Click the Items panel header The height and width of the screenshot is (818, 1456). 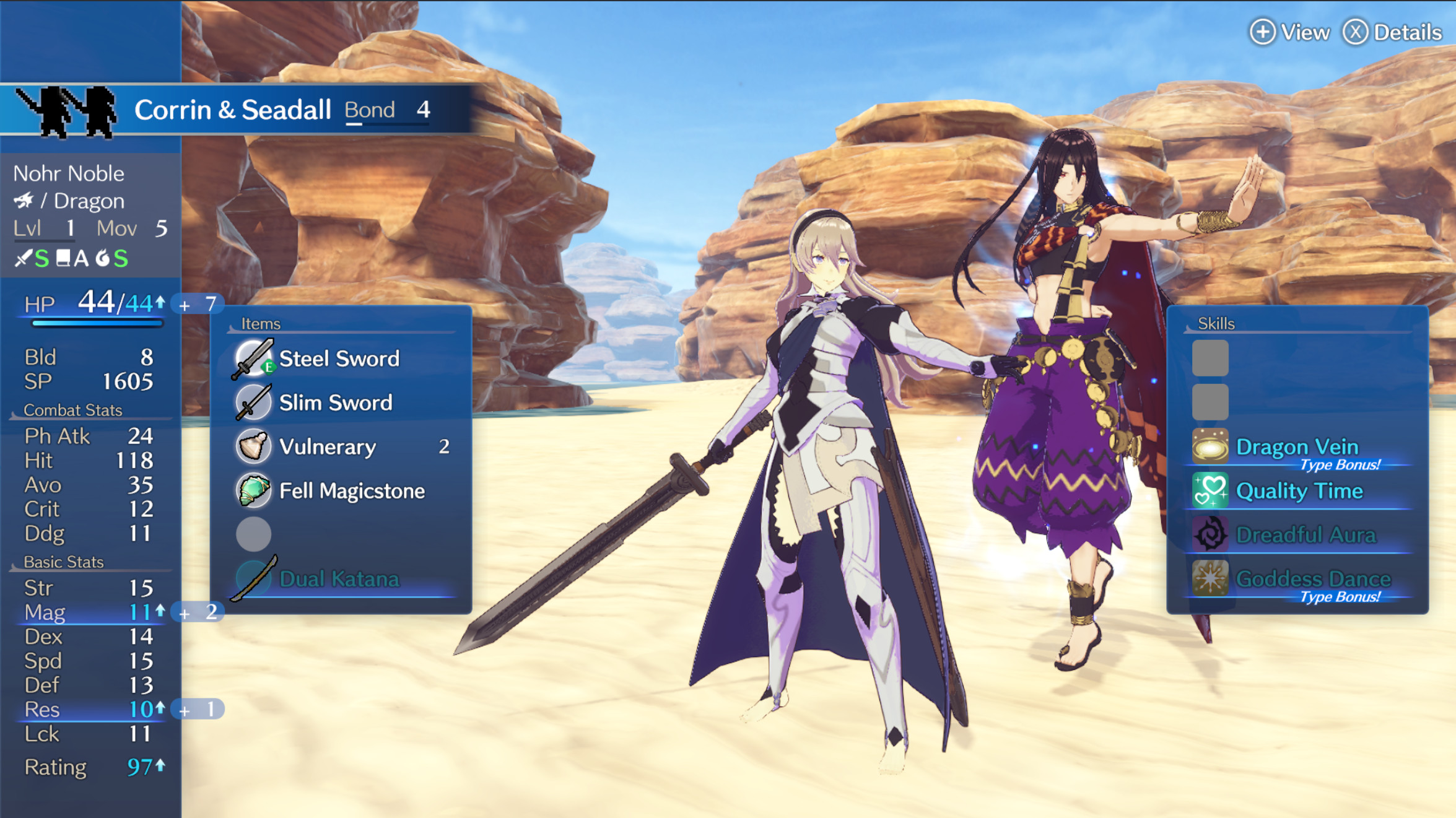click(x=261, y=323)
